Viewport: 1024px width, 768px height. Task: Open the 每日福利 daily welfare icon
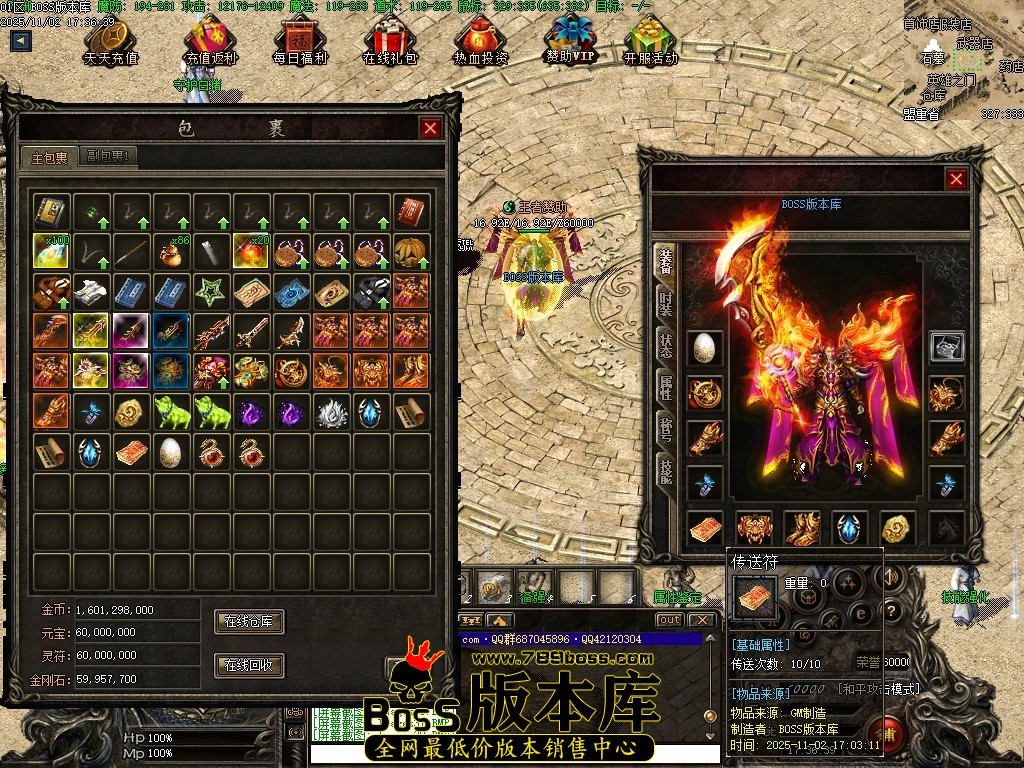[300, 42]
